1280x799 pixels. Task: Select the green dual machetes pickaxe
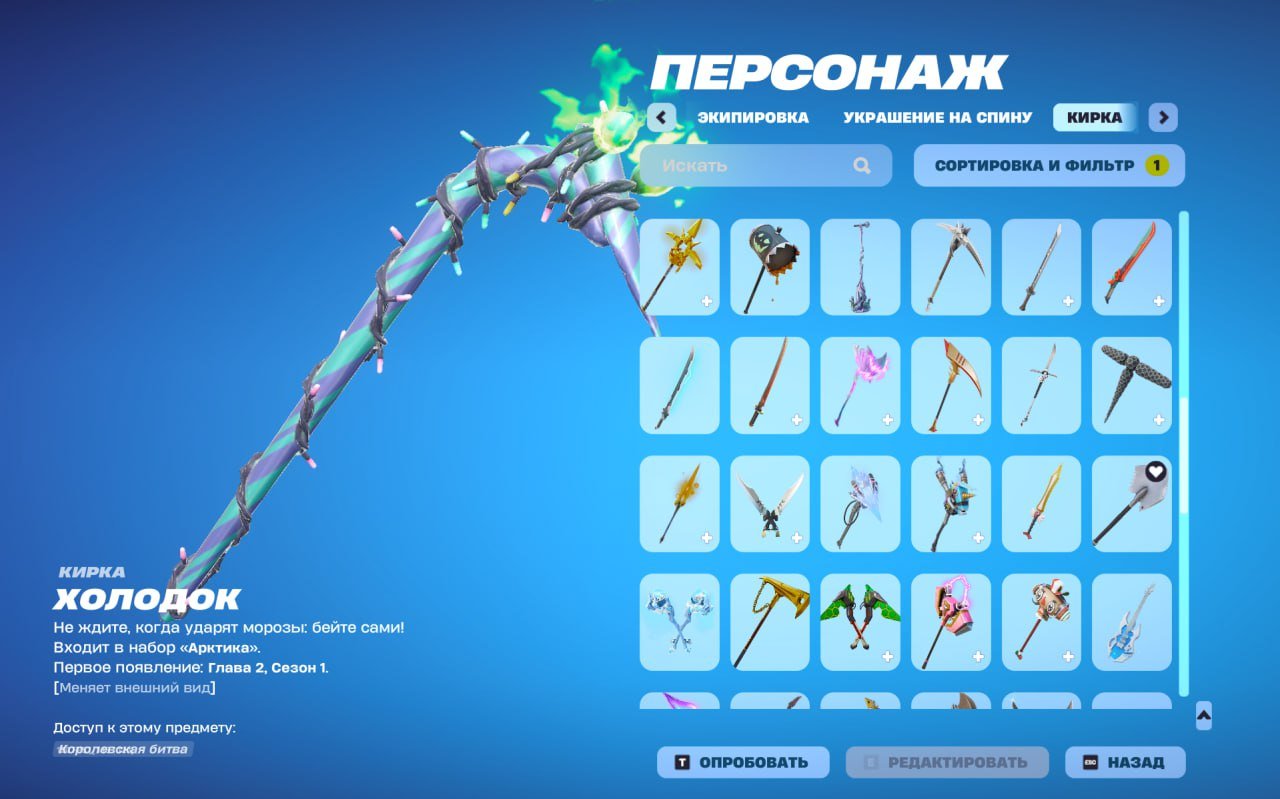point(861,622)
